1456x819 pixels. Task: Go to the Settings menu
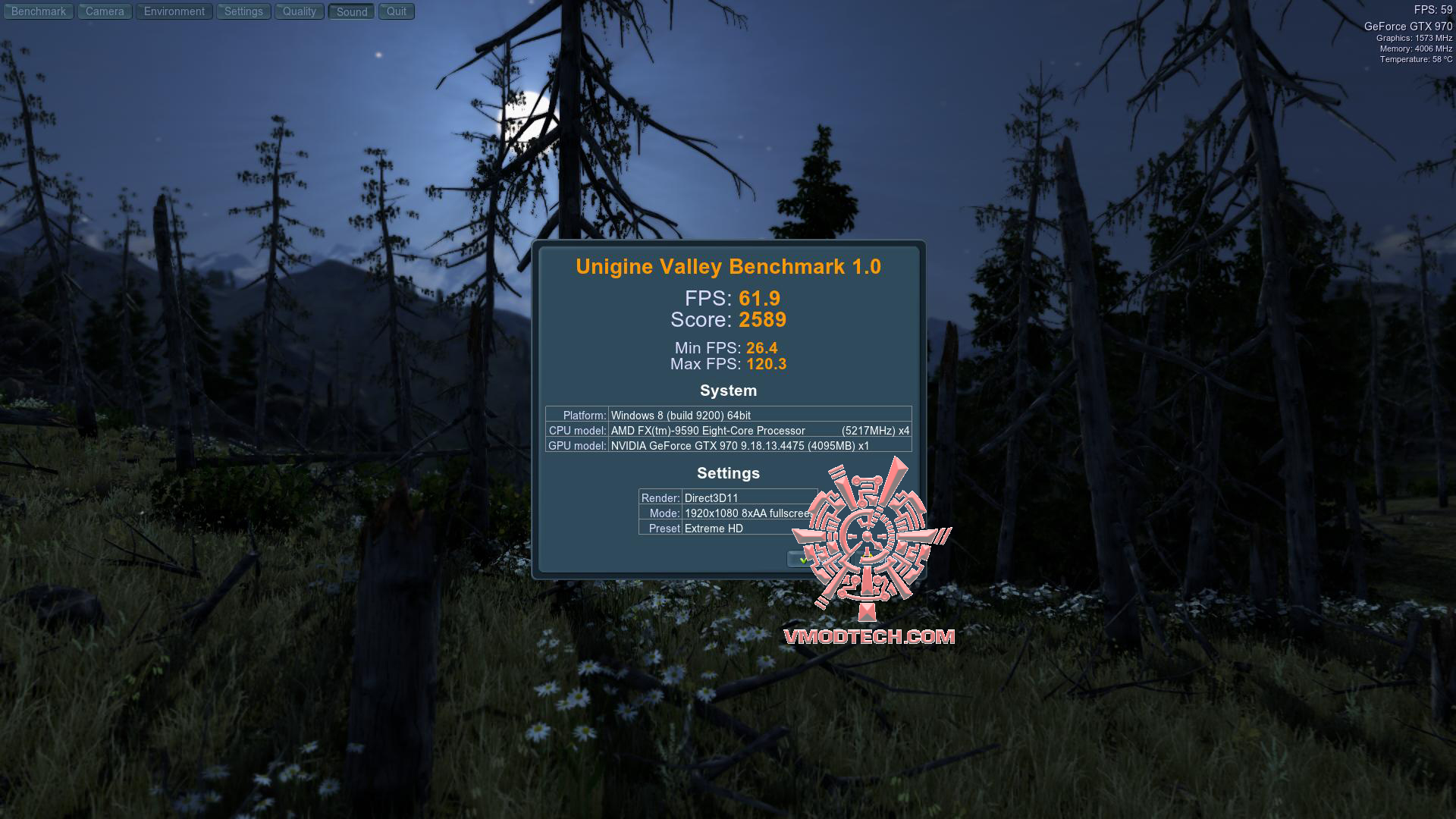243,11
